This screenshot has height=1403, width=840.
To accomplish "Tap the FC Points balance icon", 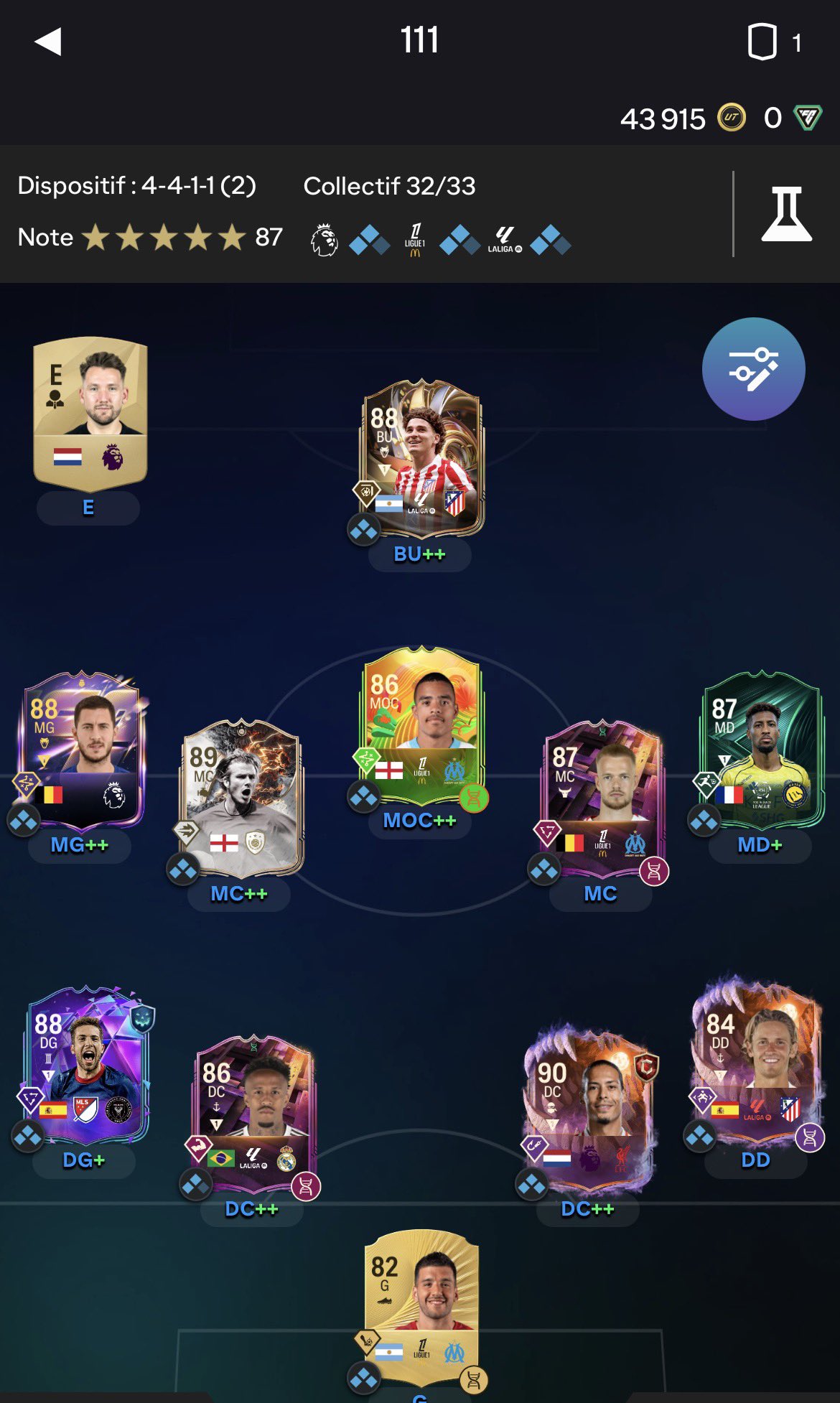I will click(807, 117).
